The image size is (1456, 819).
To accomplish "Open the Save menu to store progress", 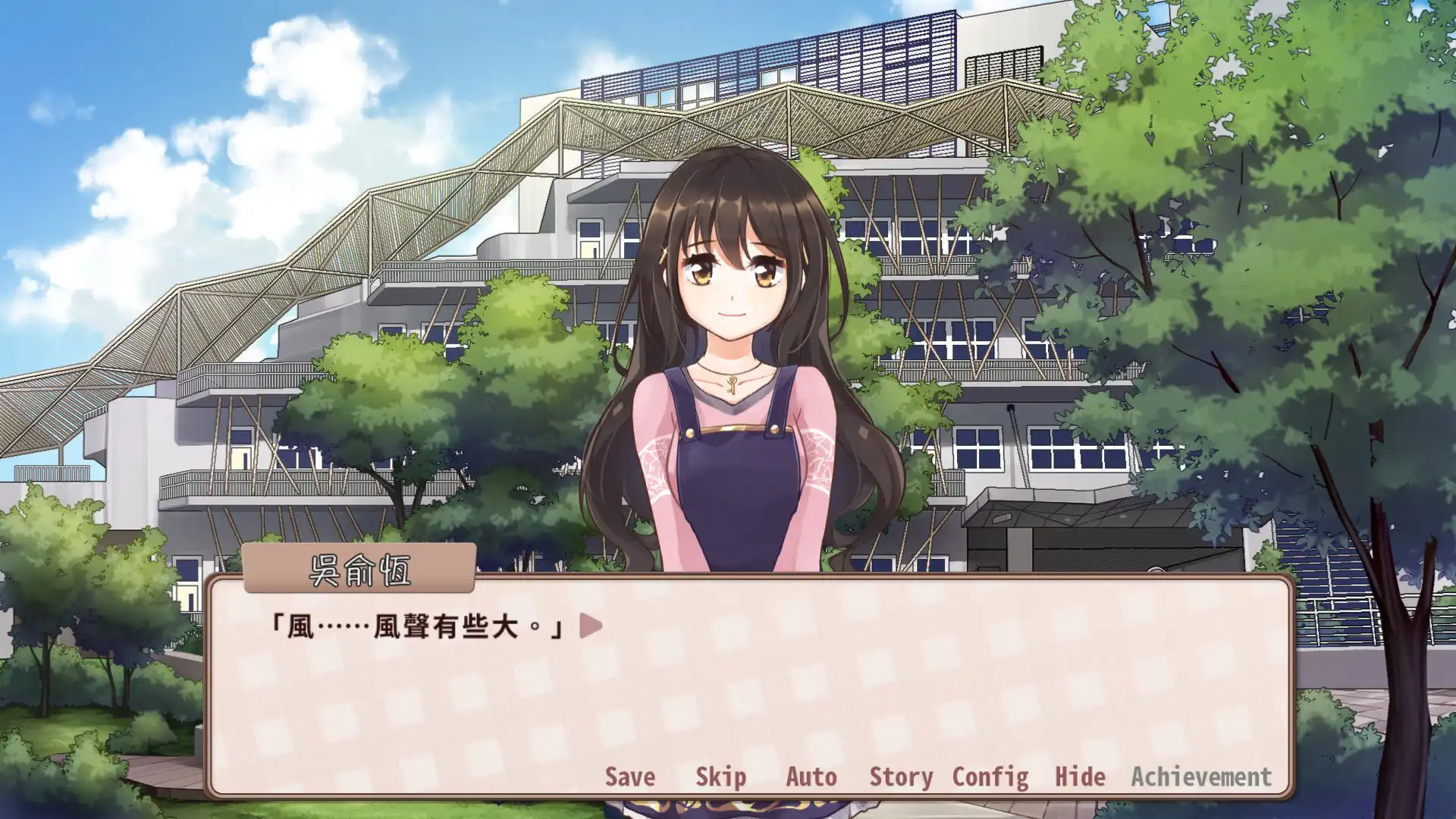I will (x=629, y=777).
